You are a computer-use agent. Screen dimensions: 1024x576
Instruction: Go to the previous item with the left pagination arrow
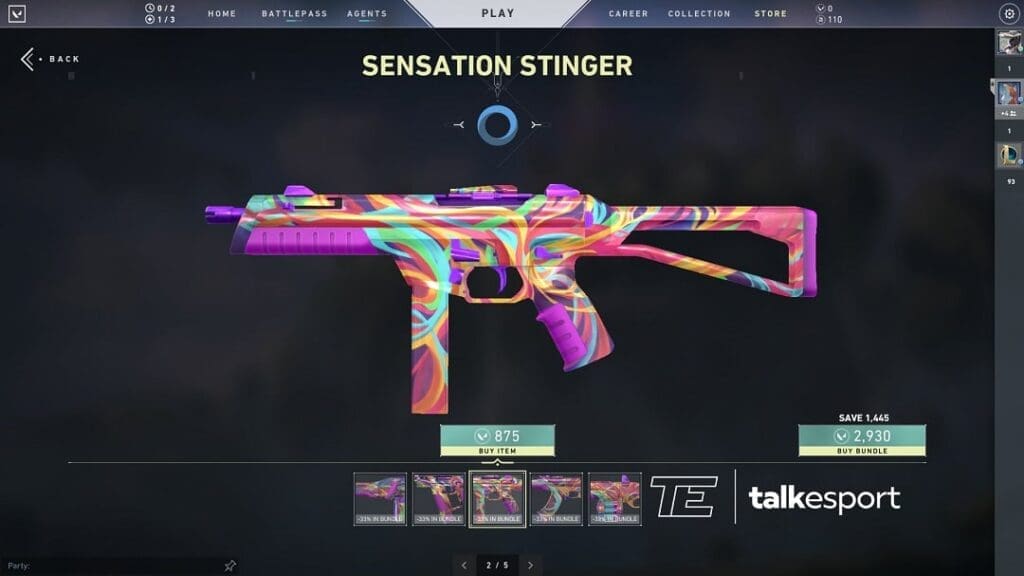point(464,565)
